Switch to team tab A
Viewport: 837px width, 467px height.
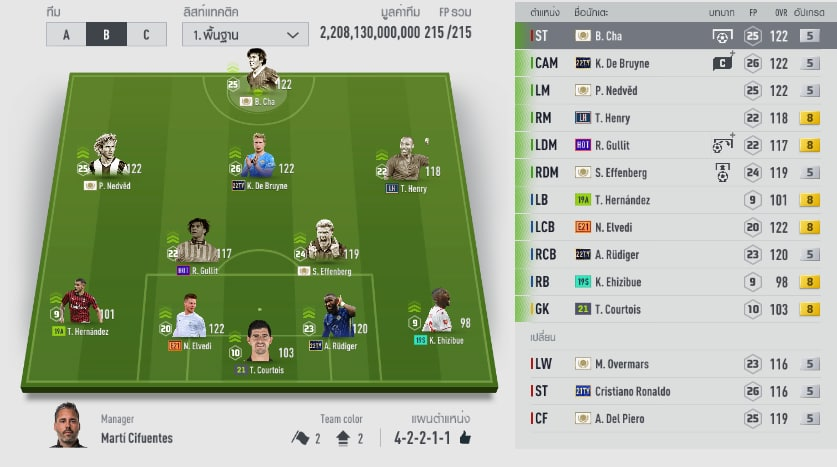click(66, 35)
